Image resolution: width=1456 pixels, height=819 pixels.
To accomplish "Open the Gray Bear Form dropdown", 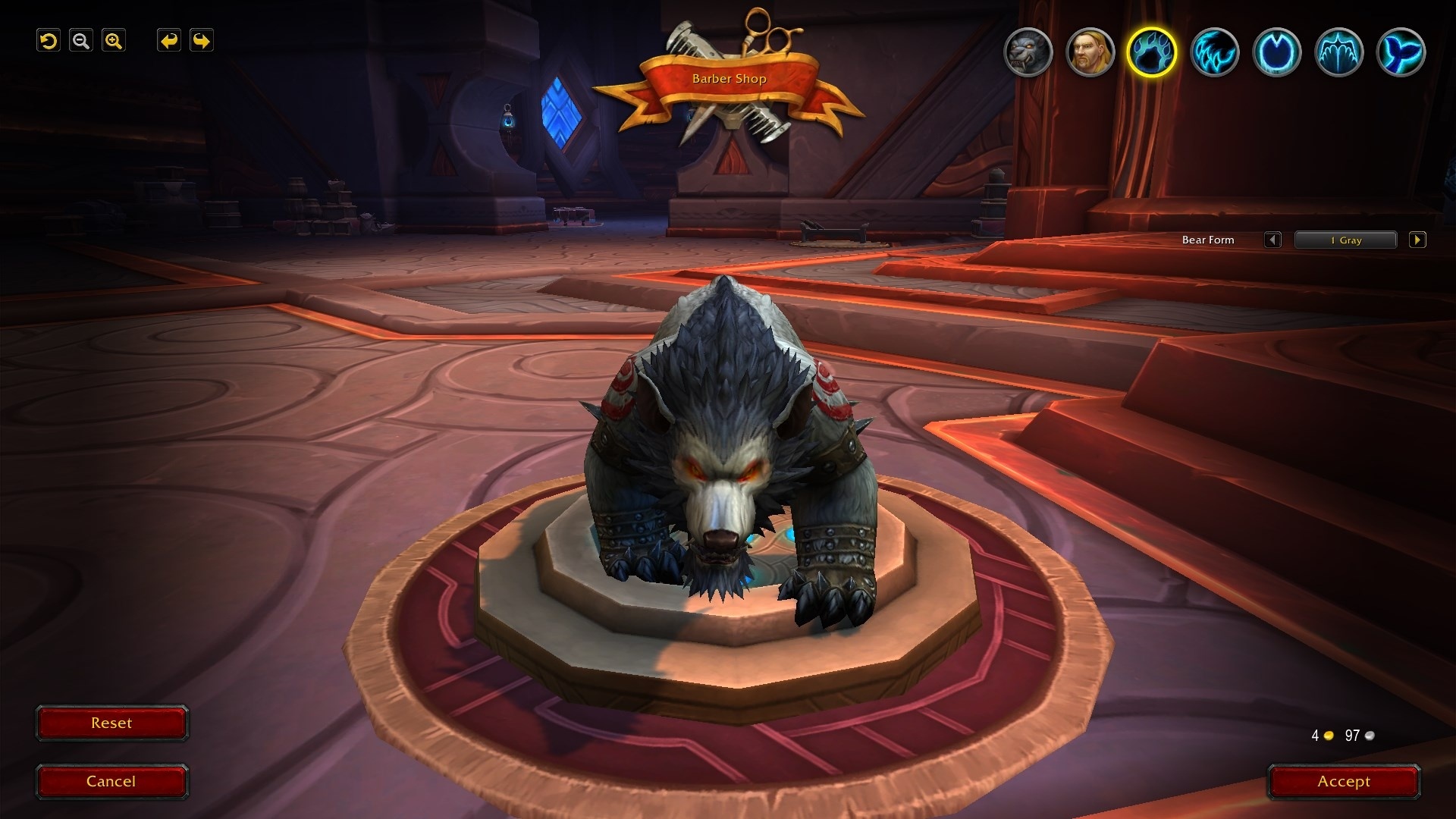I will point(1345,240).
